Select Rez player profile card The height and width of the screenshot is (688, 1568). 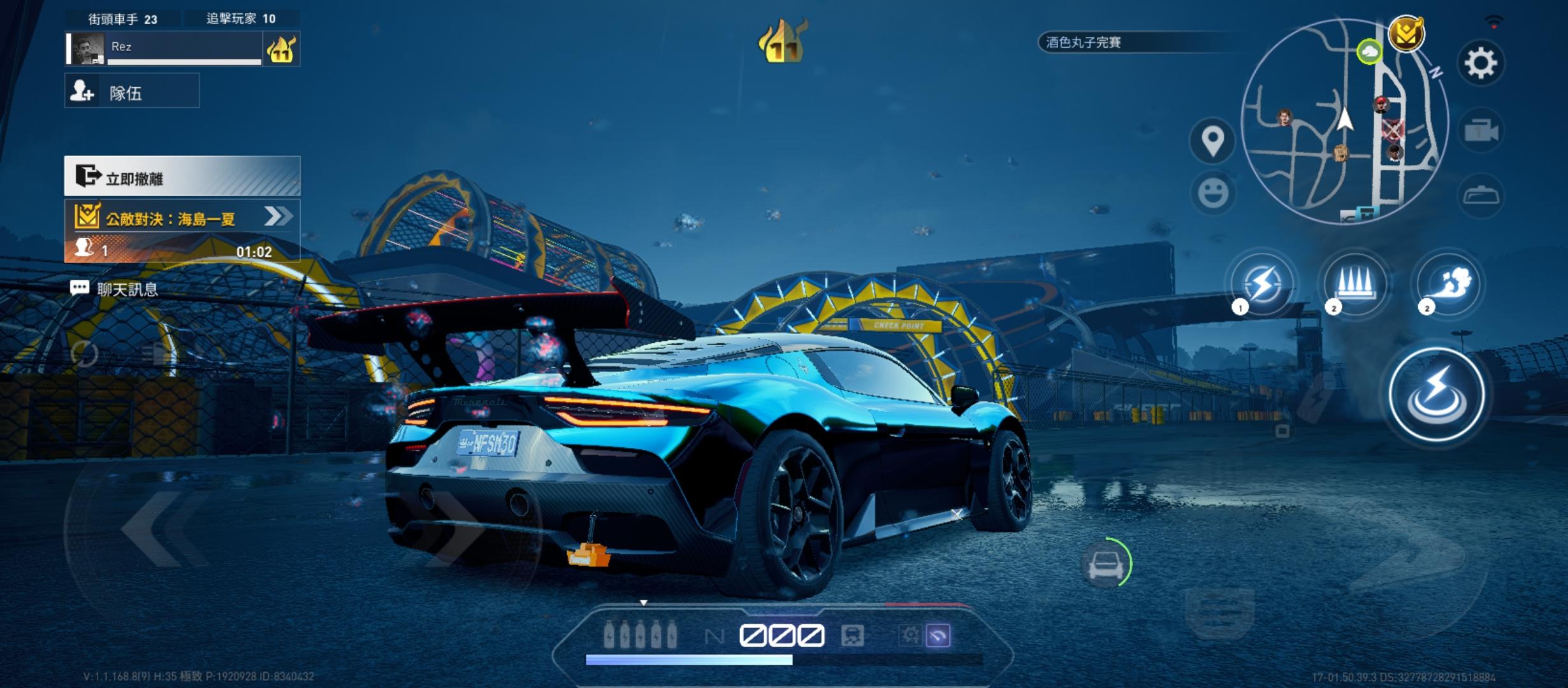166,48
